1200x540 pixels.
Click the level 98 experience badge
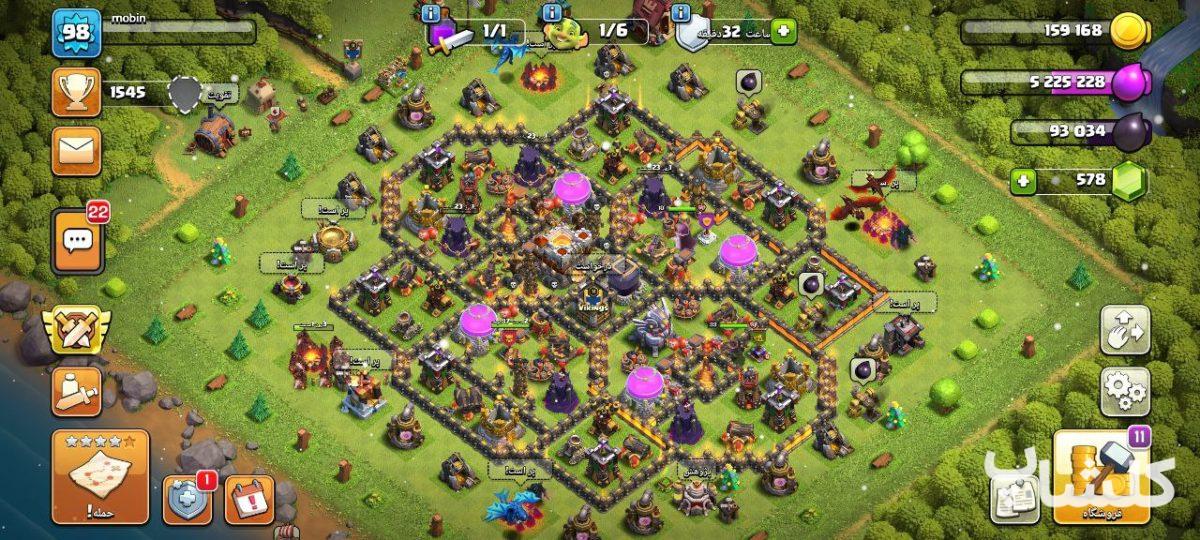pyautogui.click(x=77, y=32)
